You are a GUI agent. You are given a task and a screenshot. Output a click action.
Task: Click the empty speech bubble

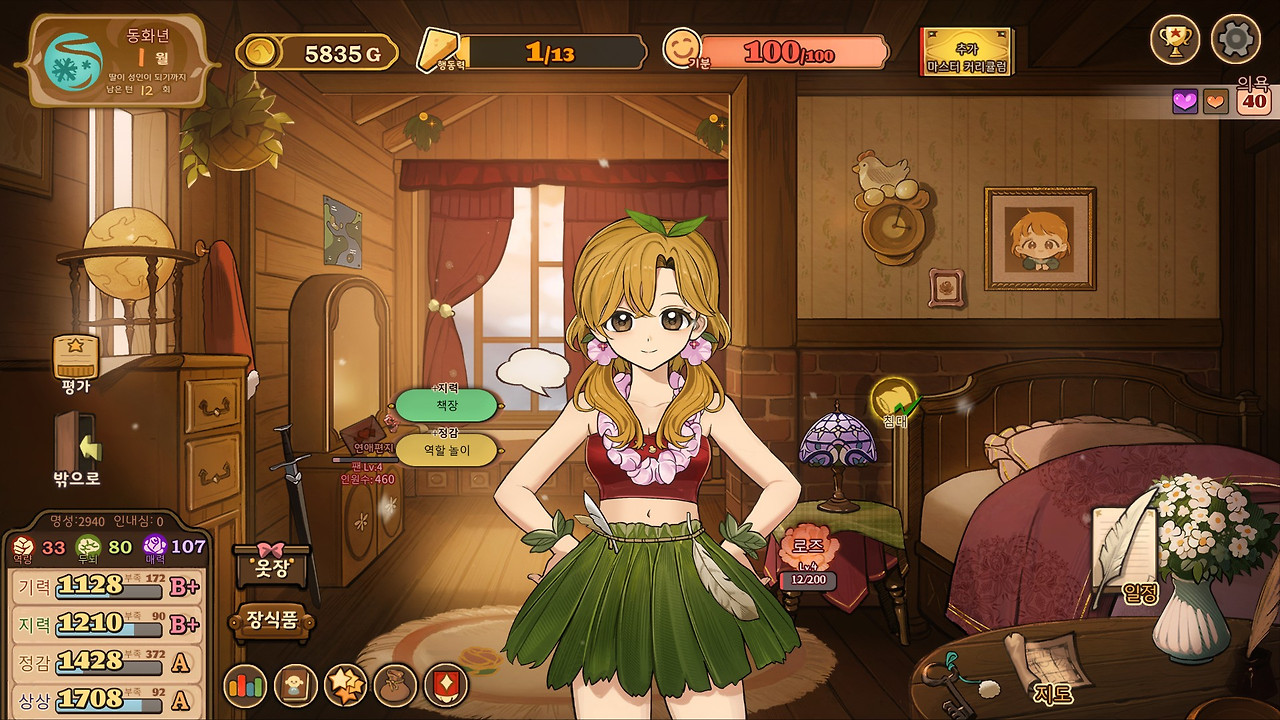pos(532,369)
